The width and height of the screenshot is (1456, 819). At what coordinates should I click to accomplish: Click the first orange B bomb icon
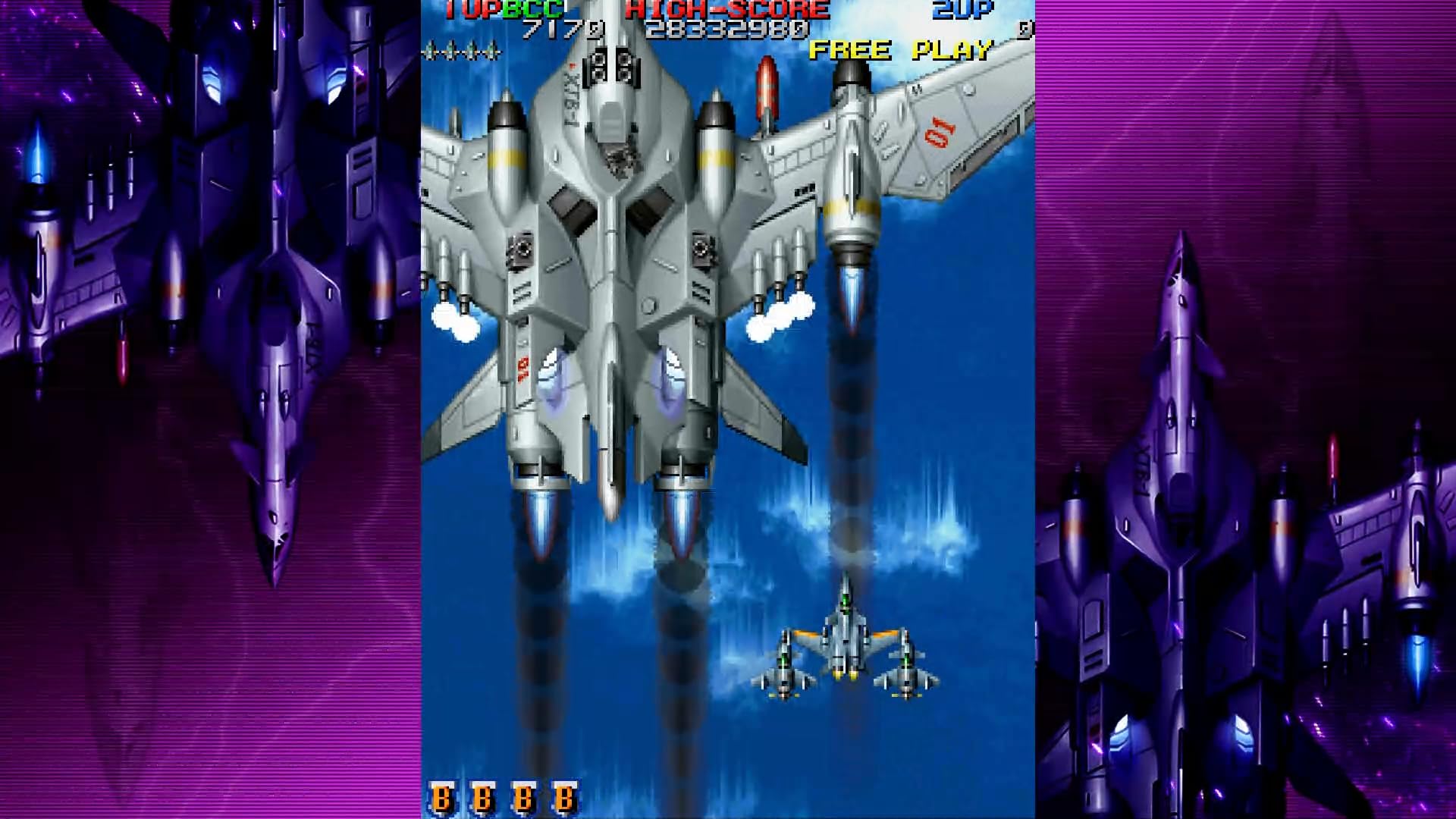coord(443,797)
